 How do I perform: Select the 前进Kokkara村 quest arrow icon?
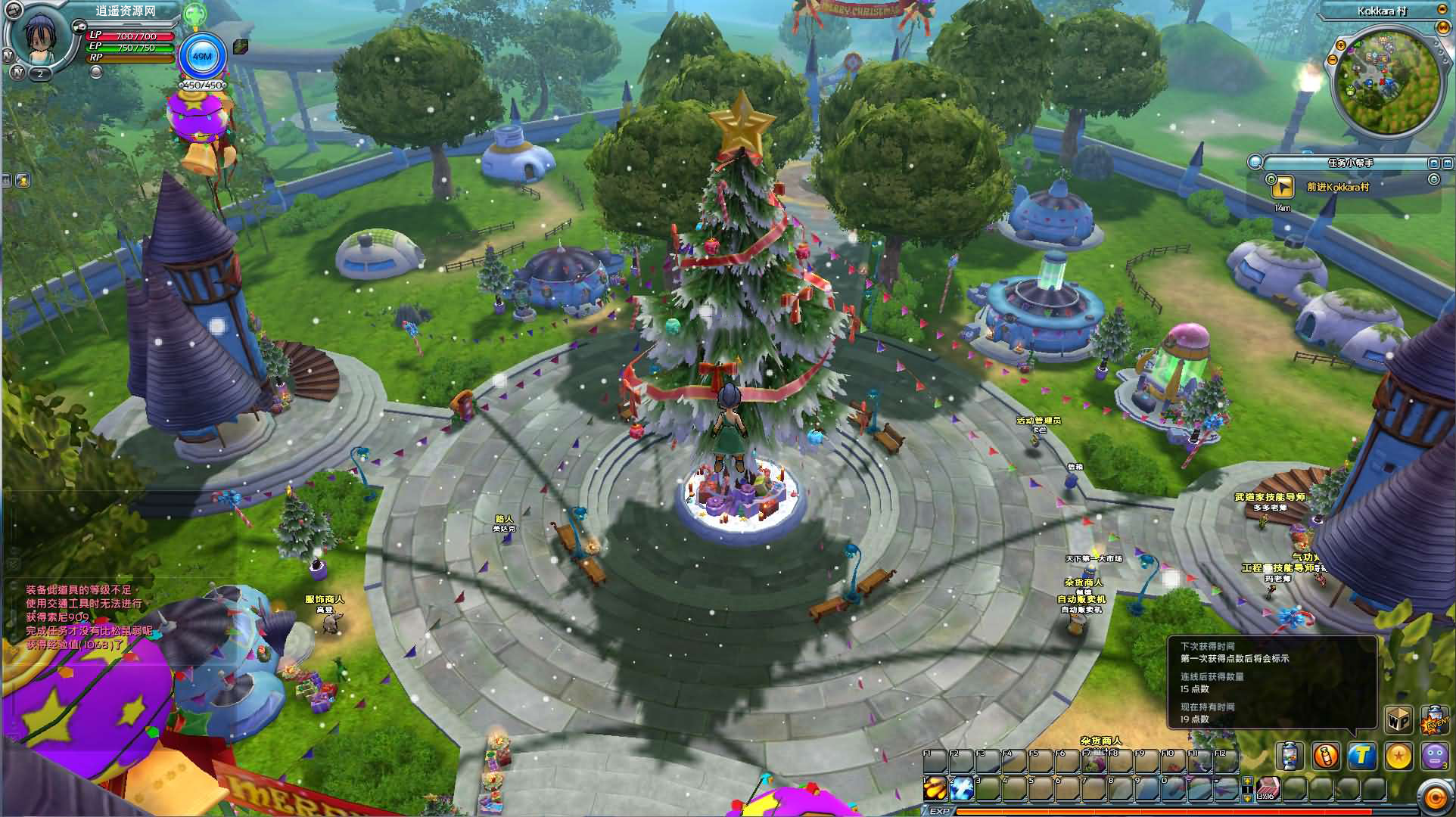1282,186
